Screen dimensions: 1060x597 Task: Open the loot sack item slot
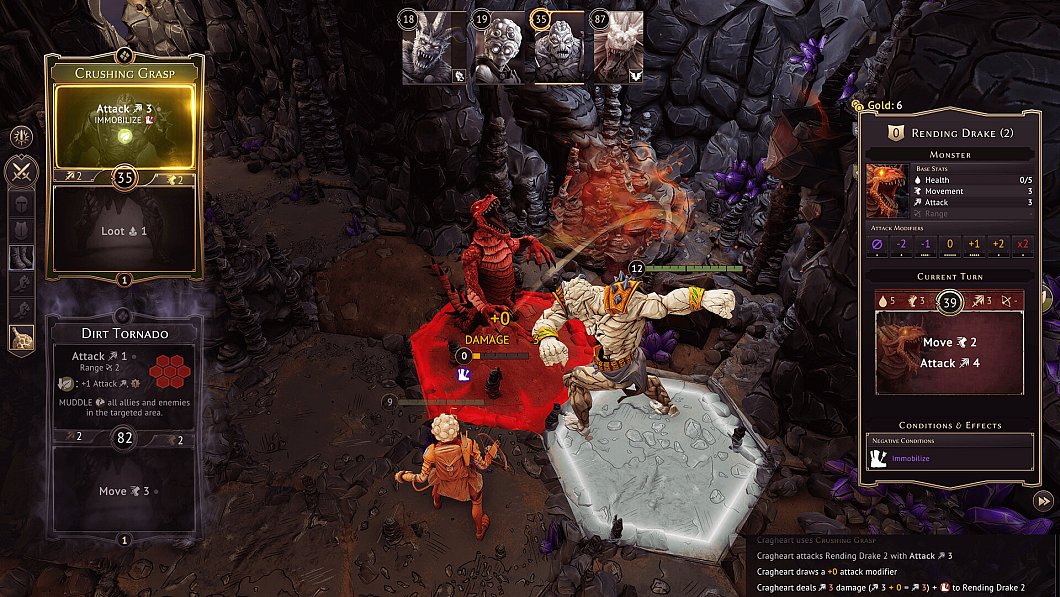pyautogui.click(x=21, y=338)
